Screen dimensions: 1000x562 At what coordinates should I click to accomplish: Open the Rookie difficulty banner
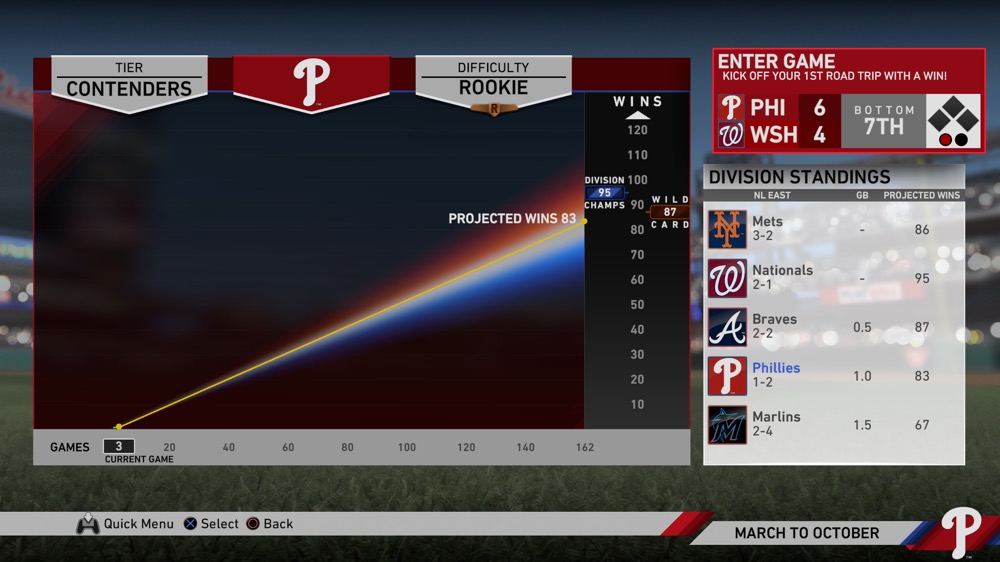pos(493,80)
